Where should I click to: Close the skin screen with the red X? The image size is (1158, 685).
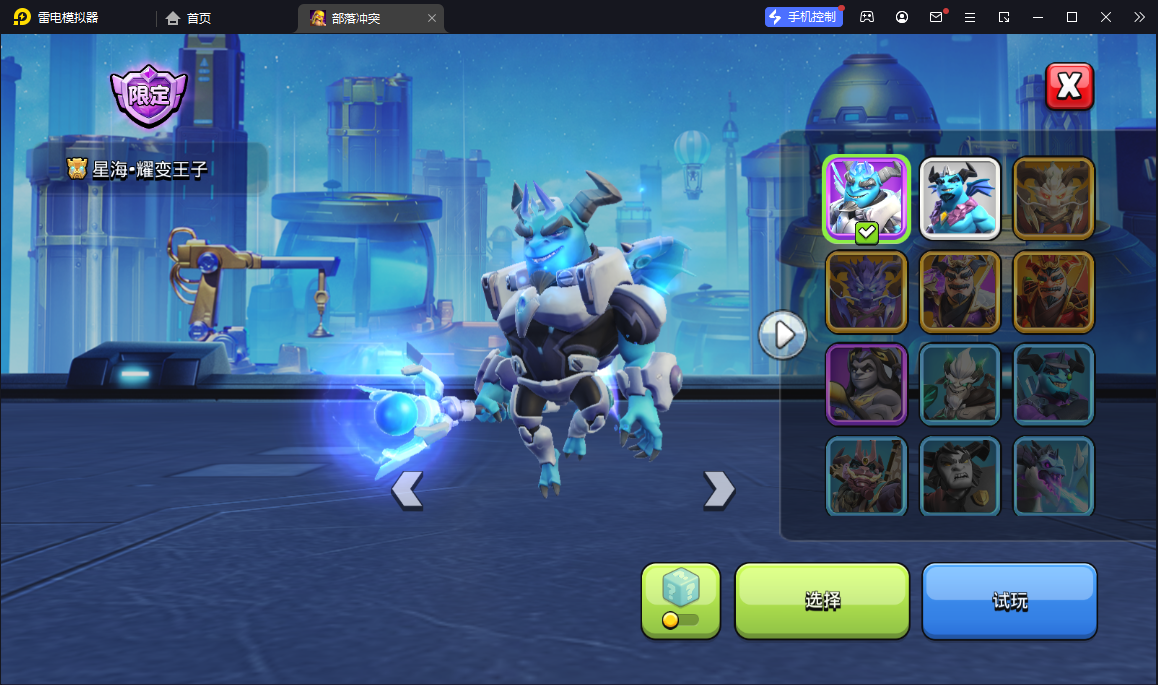coord(1069,87)
